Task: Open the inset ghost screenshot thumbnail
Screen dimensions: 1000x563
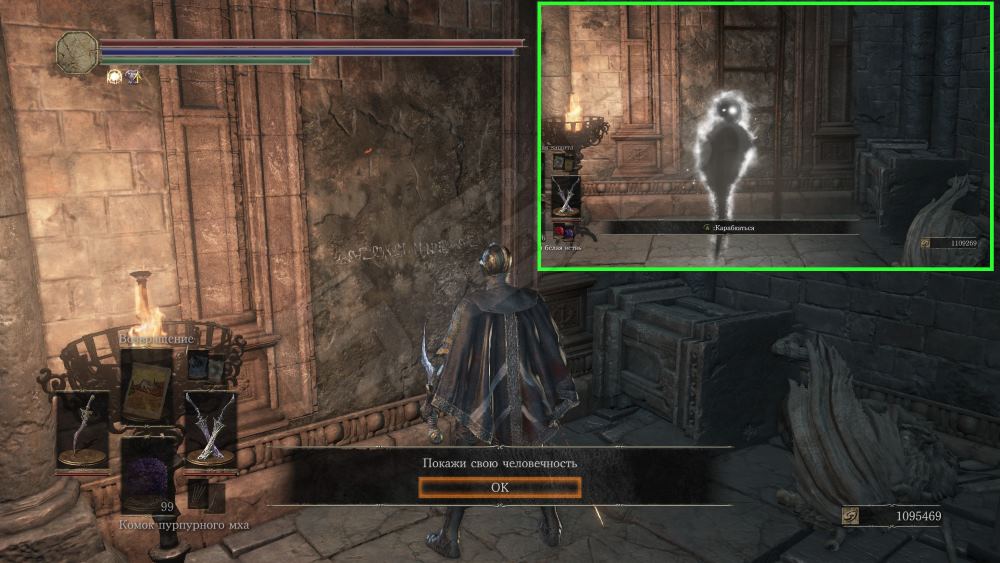Action: click(x=765, y=136)
